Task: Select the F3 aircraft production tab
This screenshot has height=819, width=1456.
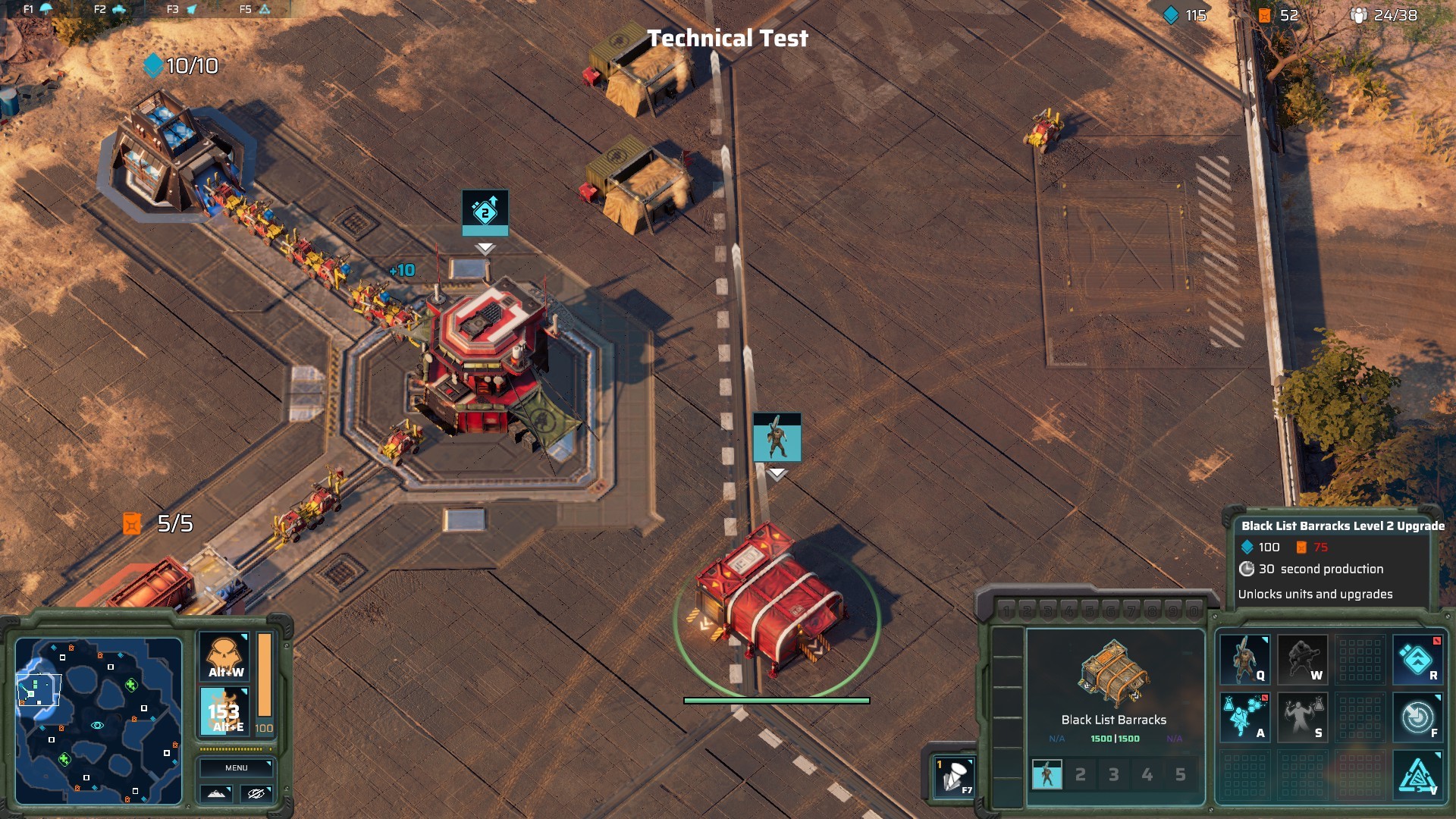Action: [x=182, y=9]
